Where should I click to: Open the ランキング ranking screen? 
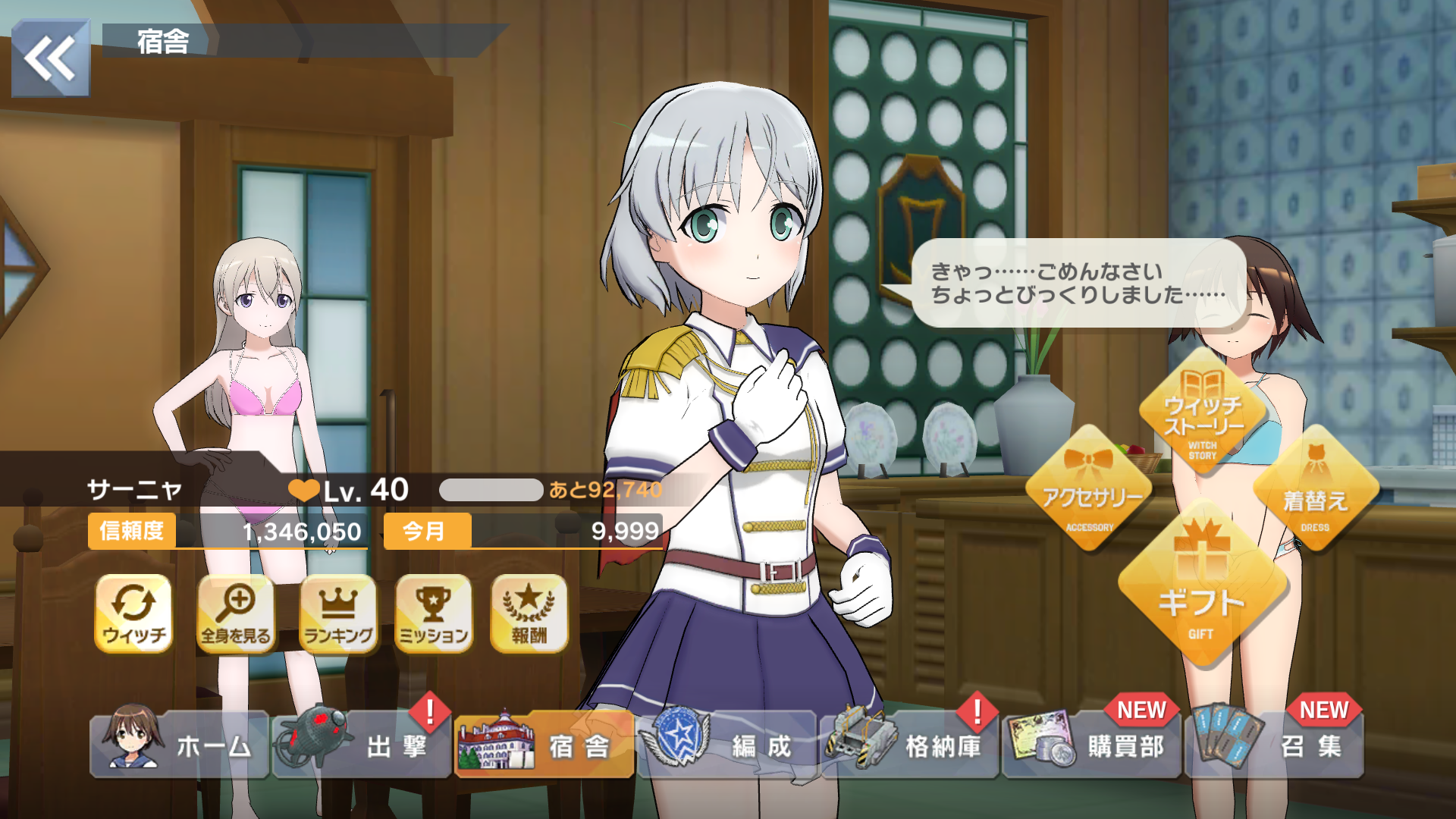click(x=338, y=613)
